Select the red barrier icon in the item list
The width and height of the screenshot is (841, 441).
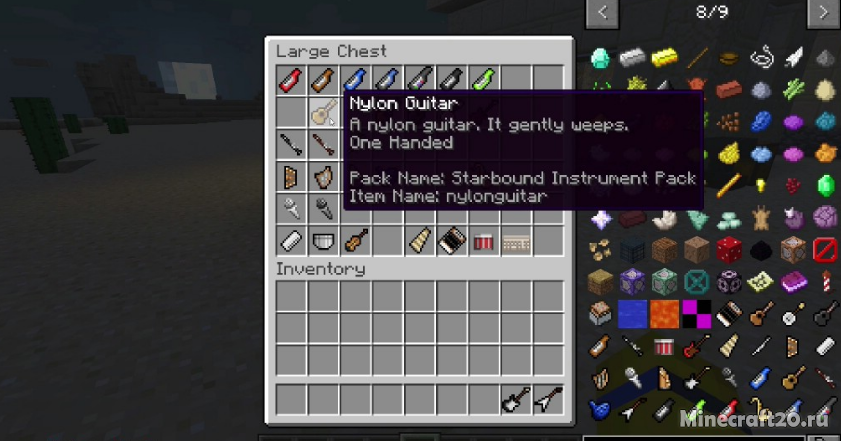(x=825, y=249)
